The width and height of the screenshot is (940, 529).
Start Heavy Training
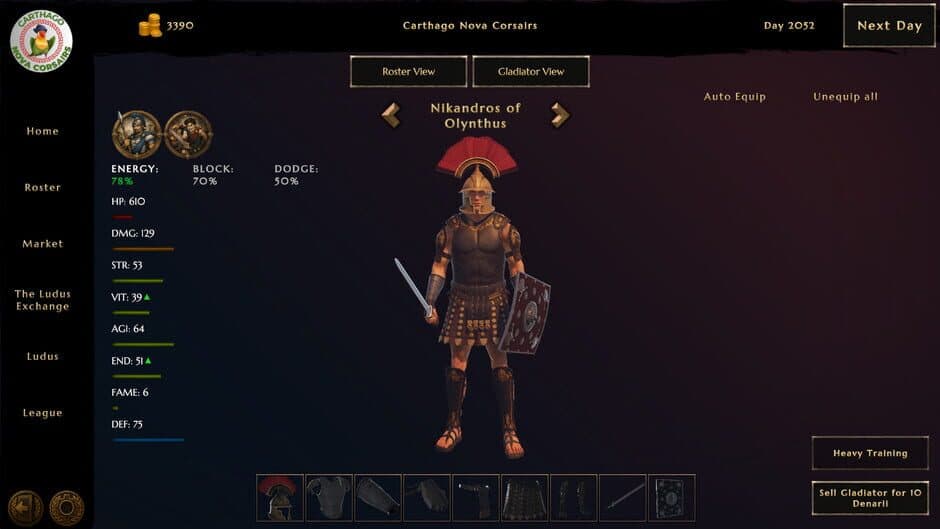(x=870, y=453)
